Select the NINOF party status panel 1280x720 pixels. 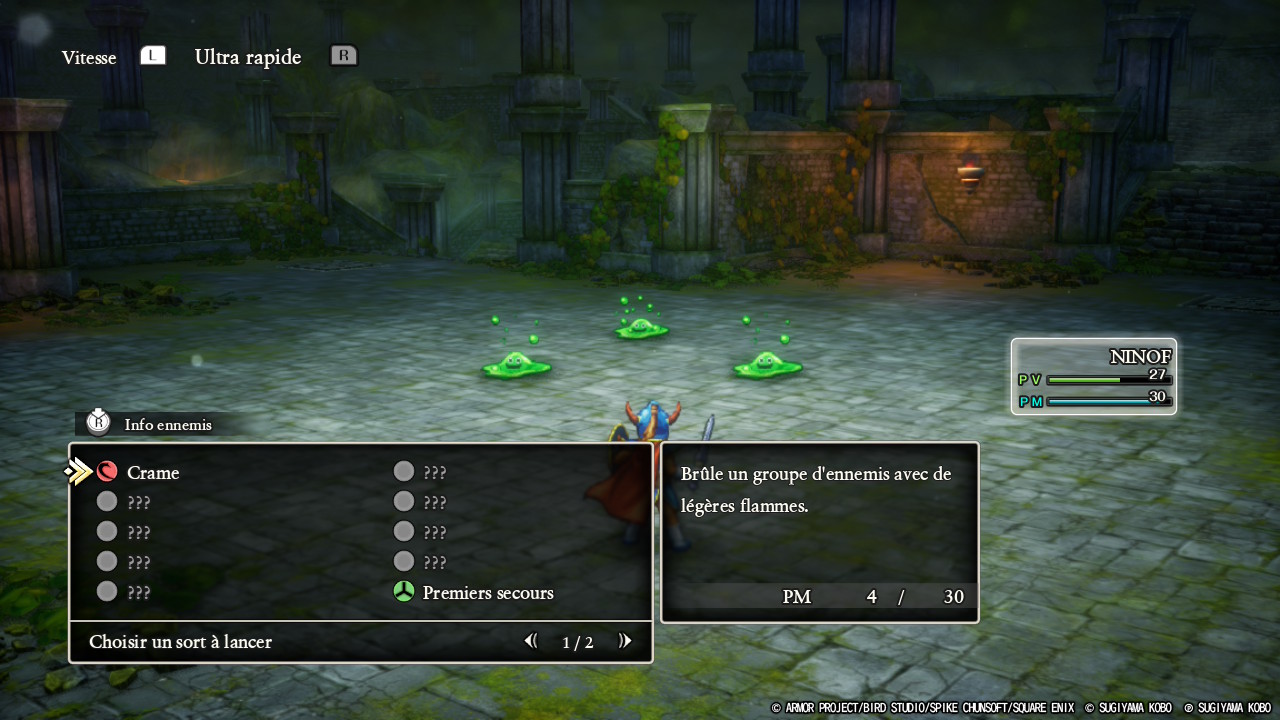[x=1093, y=376]
